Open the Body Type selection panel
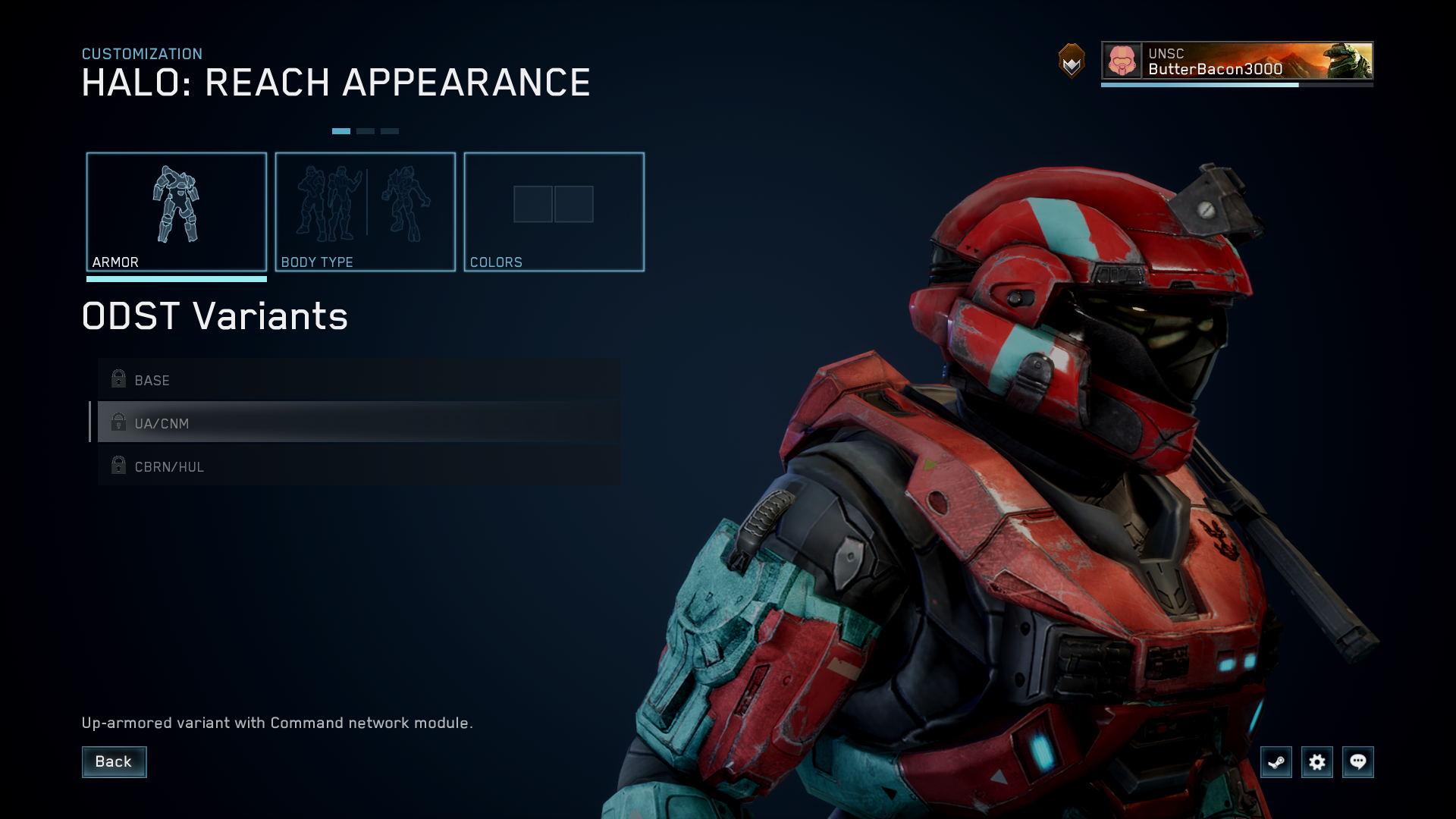The image size is (1456, 819). [x=366, y=211]
